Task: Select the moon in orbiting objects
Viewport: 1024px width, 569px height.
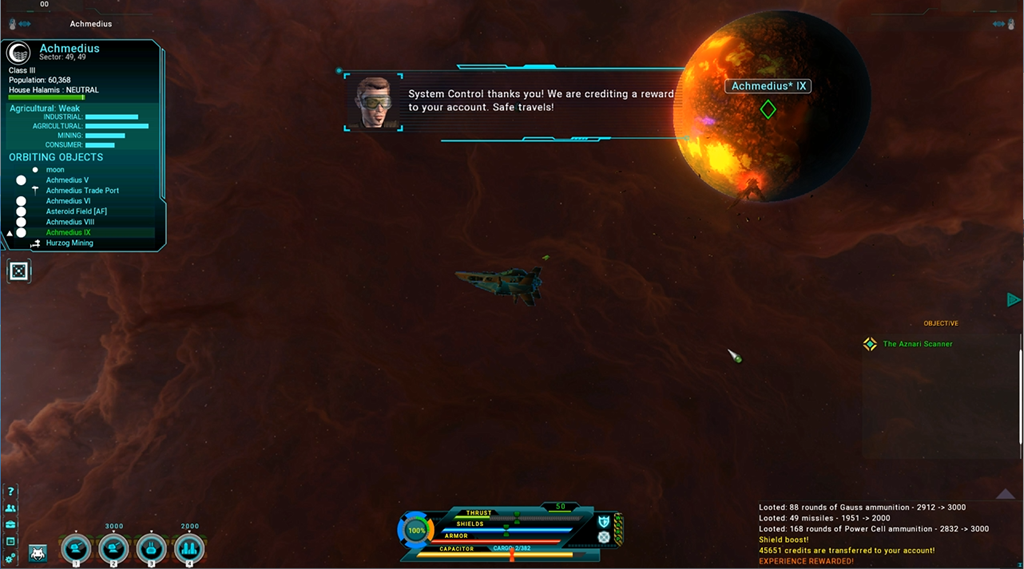Action: pos(55,170)
